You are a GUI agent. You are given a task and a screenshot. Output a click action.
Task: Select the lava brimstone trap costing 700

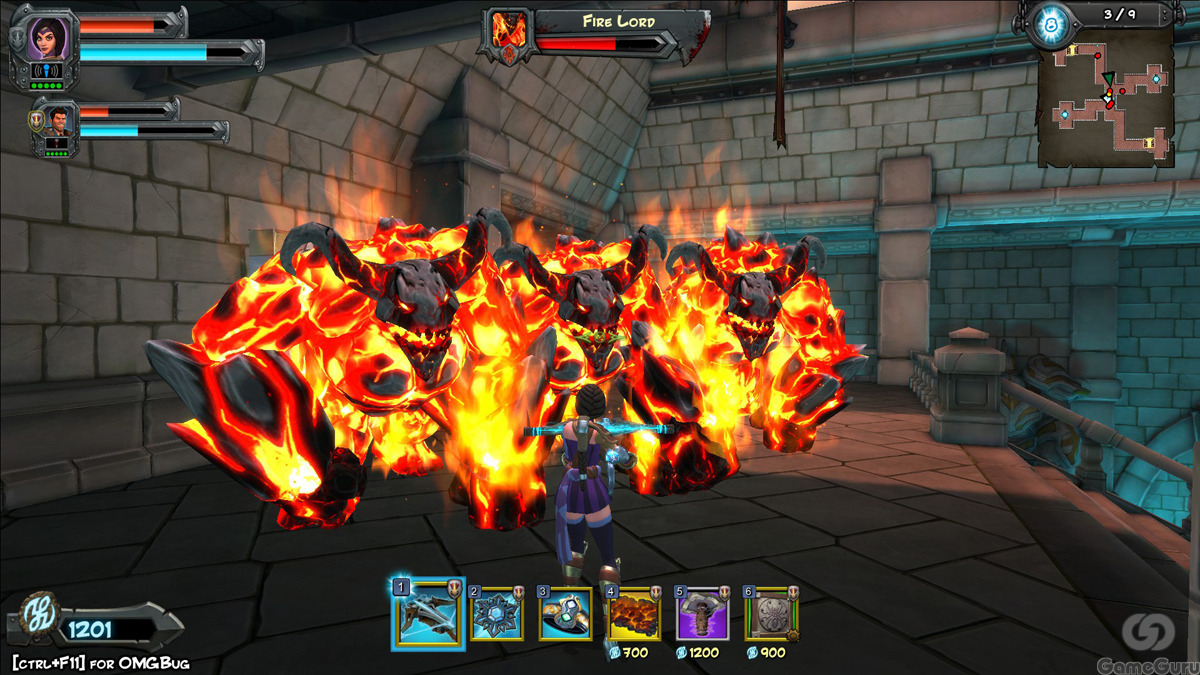[633, 614]
